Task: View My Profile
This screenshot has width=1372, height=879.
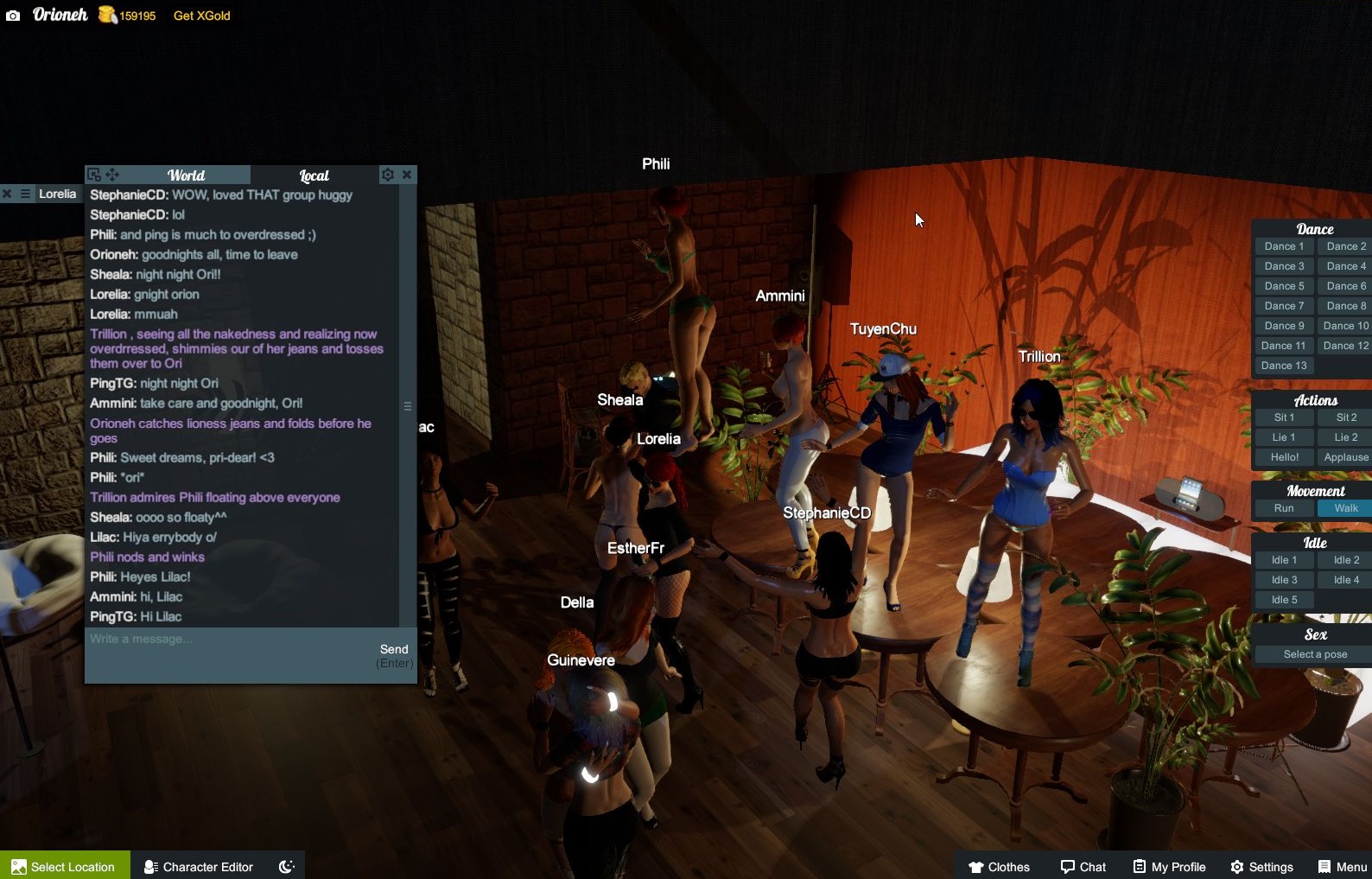Action: 1169,866
